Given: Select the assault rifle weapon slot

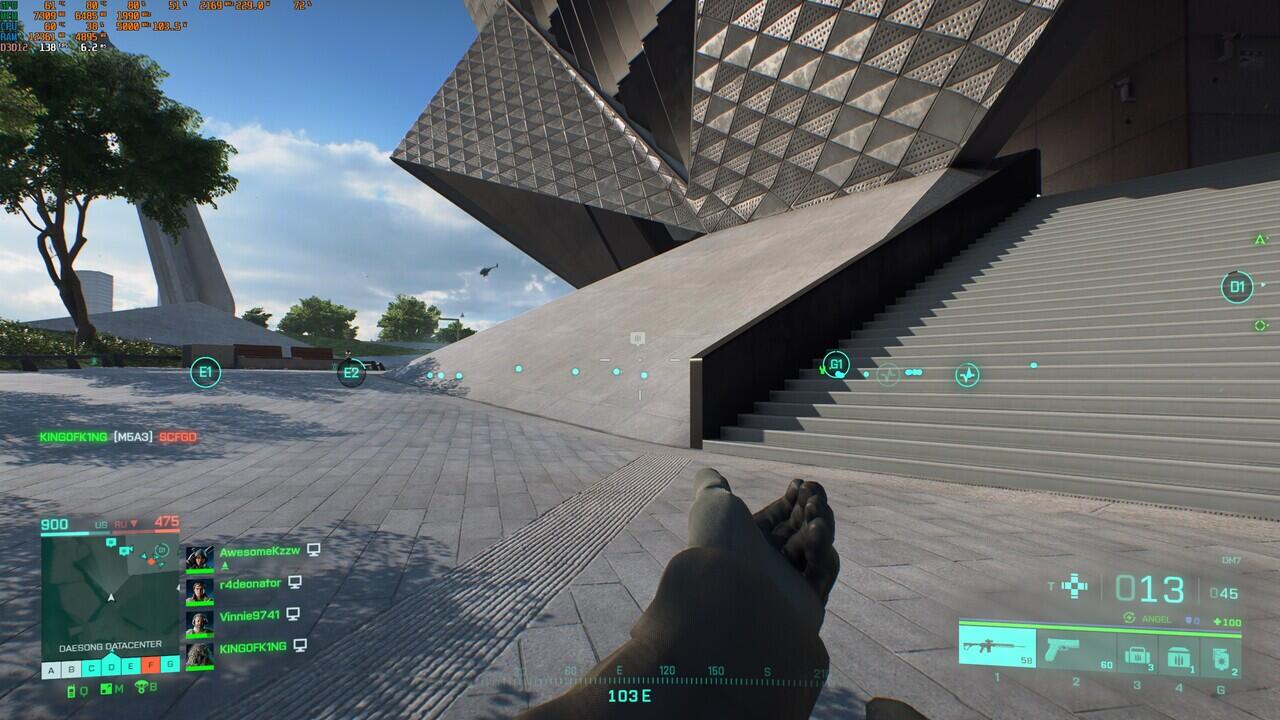Looking at the screenshot, I should pos(997,647).
